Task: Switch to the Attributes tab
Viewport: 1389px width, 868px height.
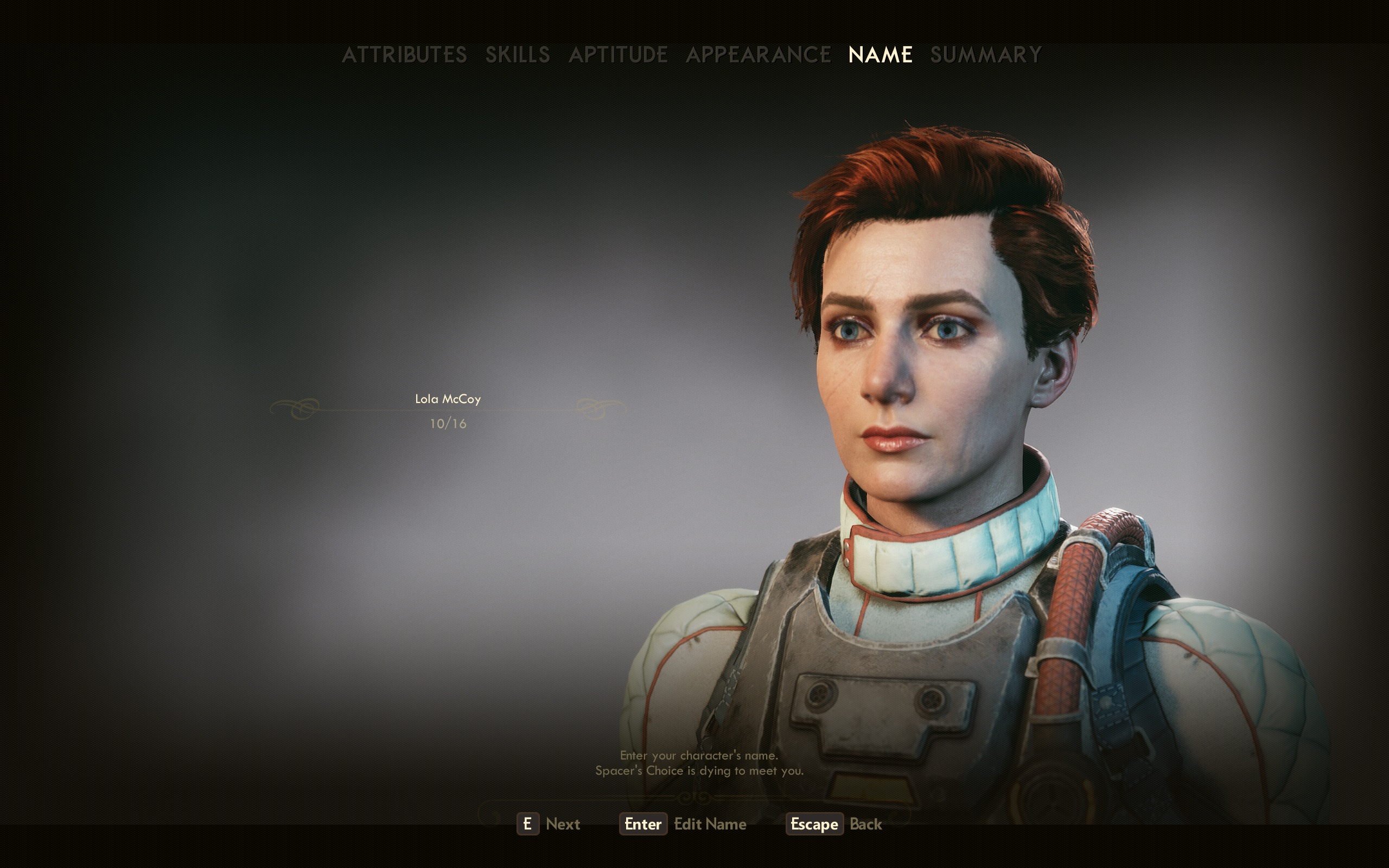Action: (x=404, y=55)
